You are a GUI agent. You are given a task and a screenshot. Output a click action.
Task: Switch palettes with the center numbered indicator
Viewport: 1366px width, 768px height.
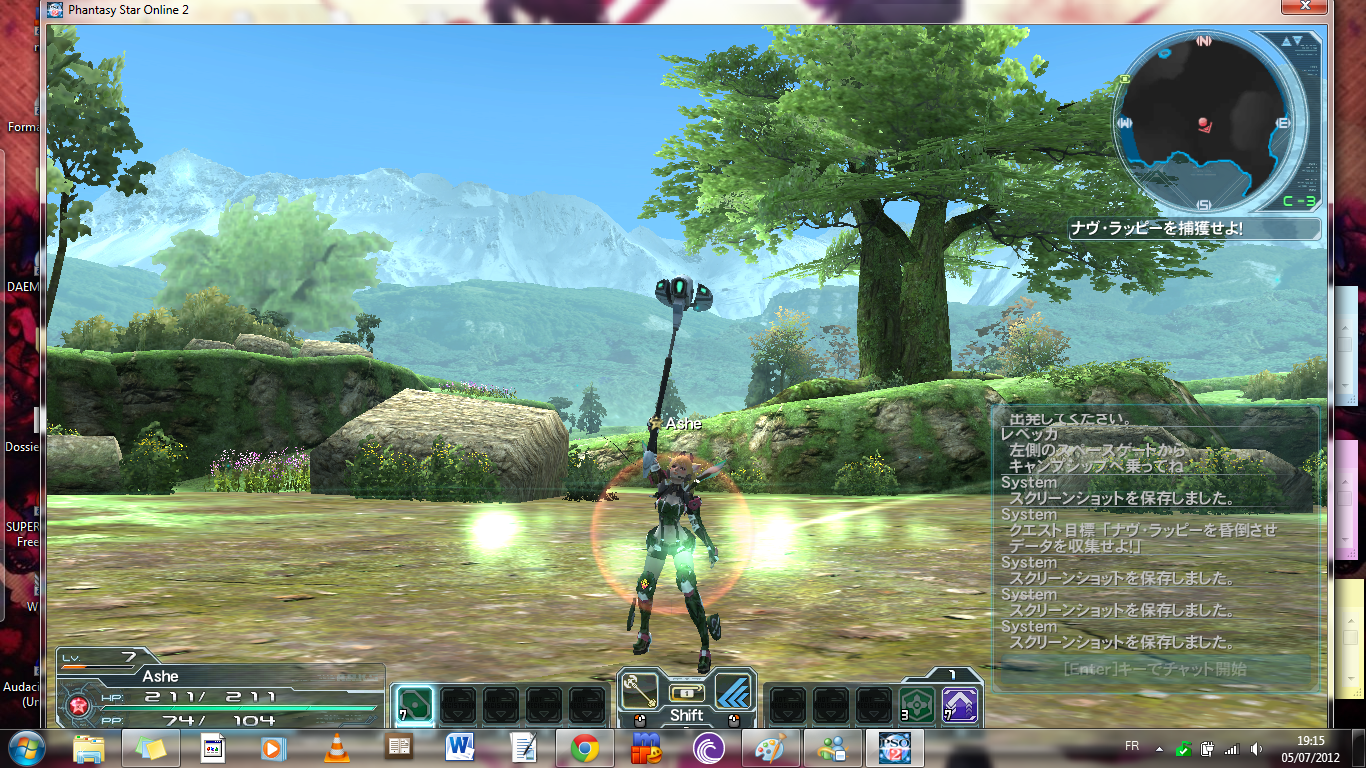click(x=686, y=693)
